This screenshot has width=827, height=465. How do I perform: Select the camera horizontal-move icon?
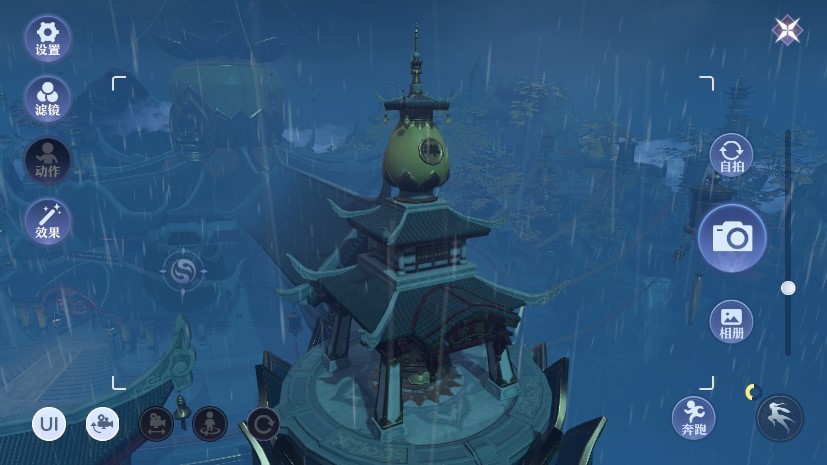[x=156, y=424]
